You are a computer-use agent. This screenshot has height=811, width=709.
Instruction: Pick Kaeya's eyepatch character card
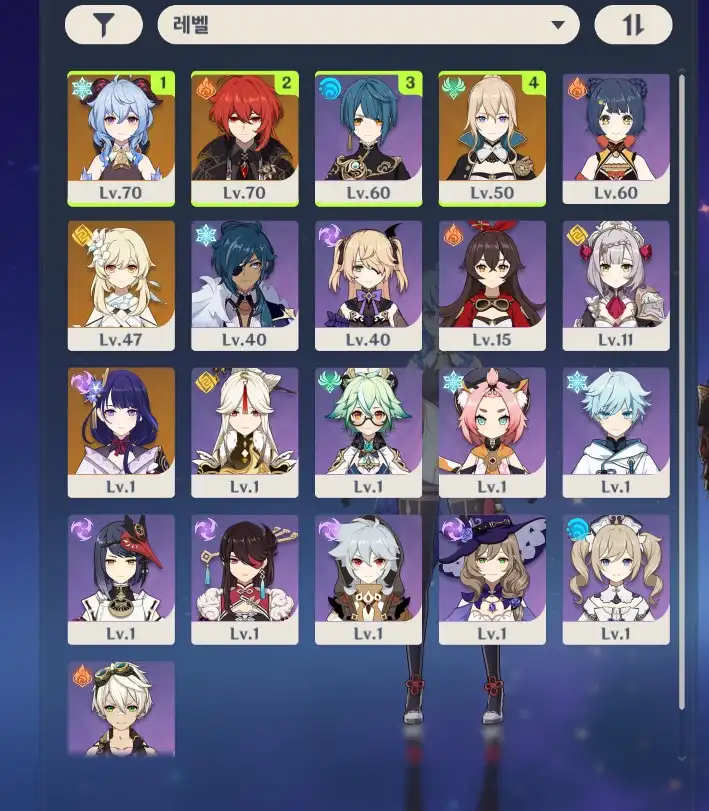245,285
